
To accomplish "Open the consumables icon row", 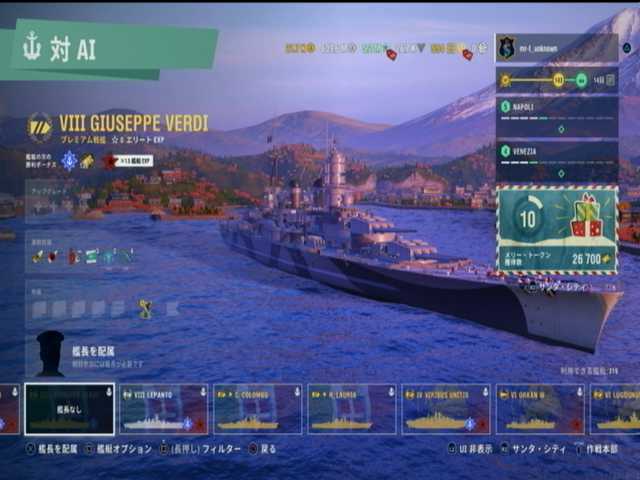I will (82, 256).
